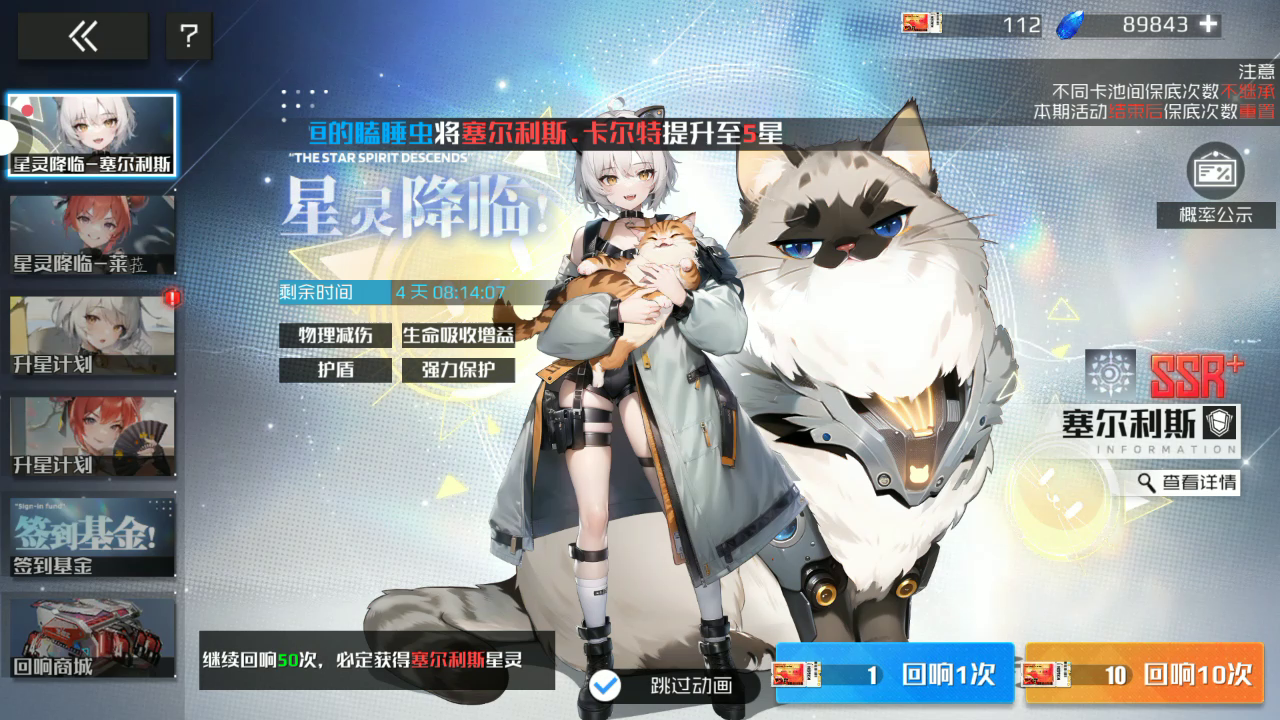Toggle the 跳过动画 skip animation checkbox
Viewport: 1280px width, 720px height.
(606, 685)
